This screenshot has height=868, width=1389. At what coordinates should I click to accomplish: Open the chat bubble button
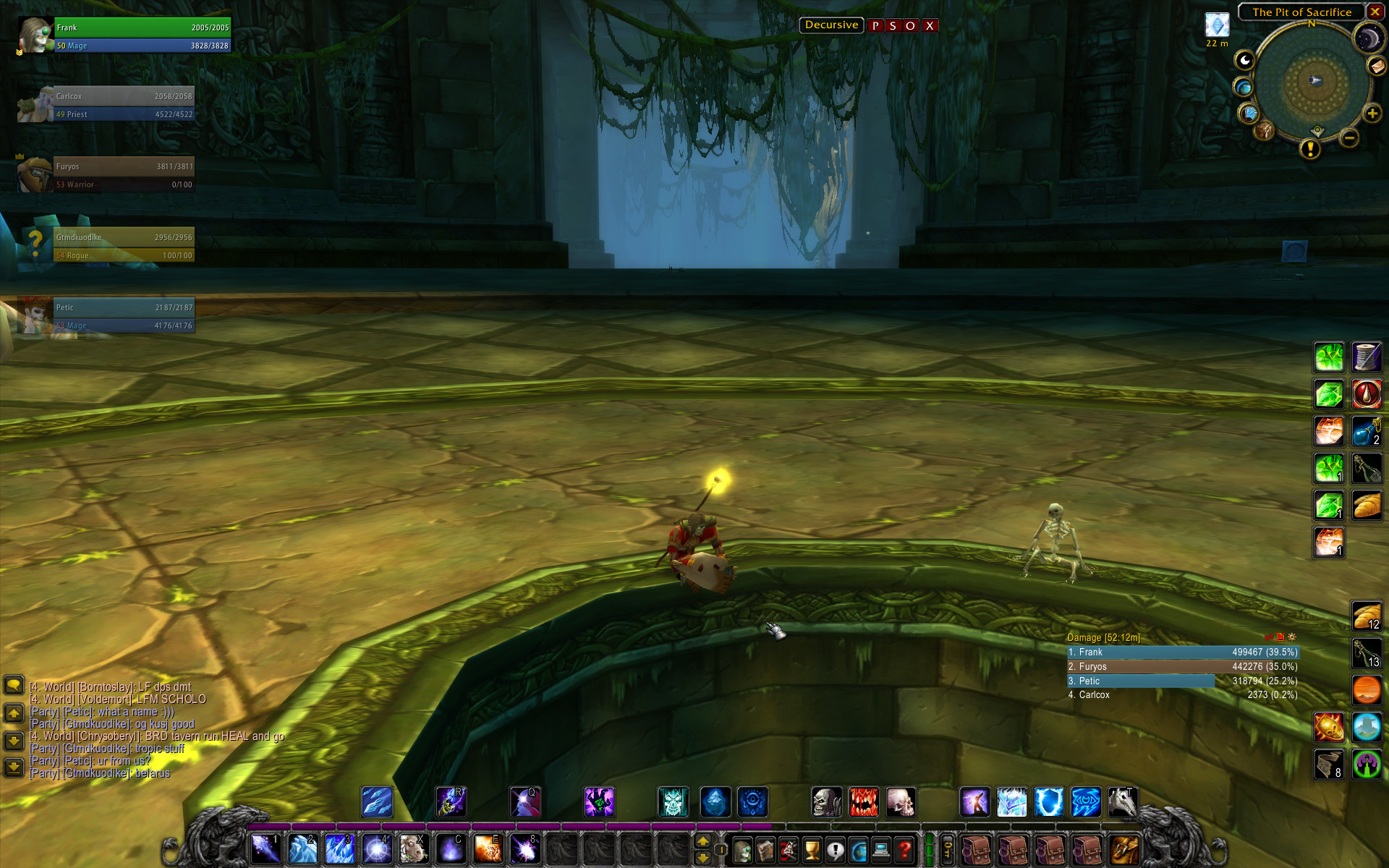click(x=14, y=685)
